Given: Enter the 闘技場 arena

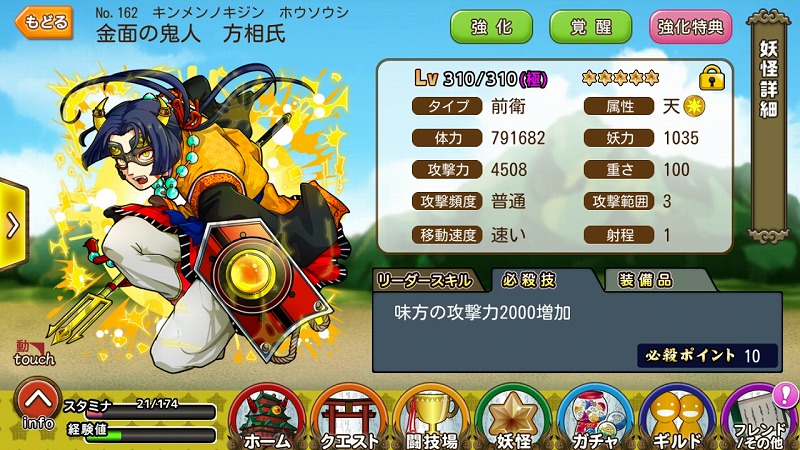Looking at the screenshot, I should point(430,418).
